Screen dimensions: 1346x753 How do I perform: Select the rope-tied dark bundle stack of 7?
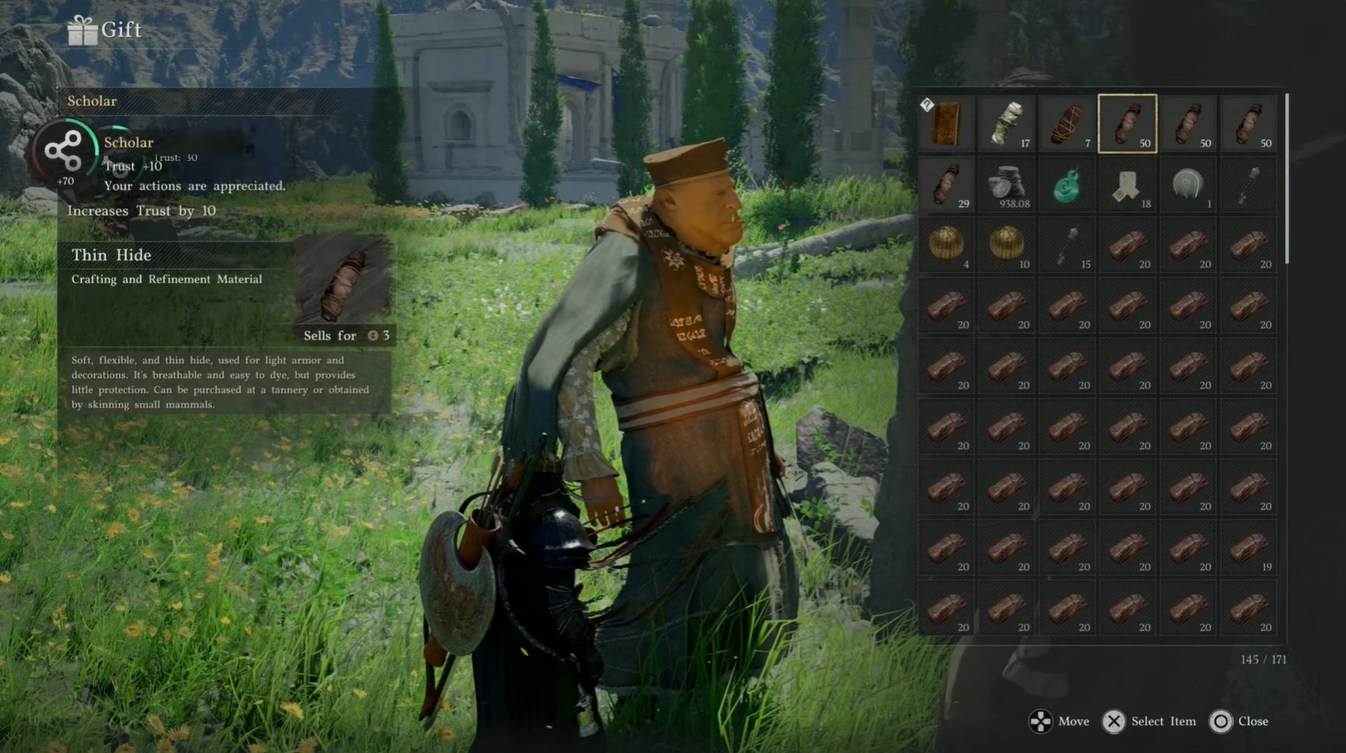pyautogui.click(x=1067, y=124)
